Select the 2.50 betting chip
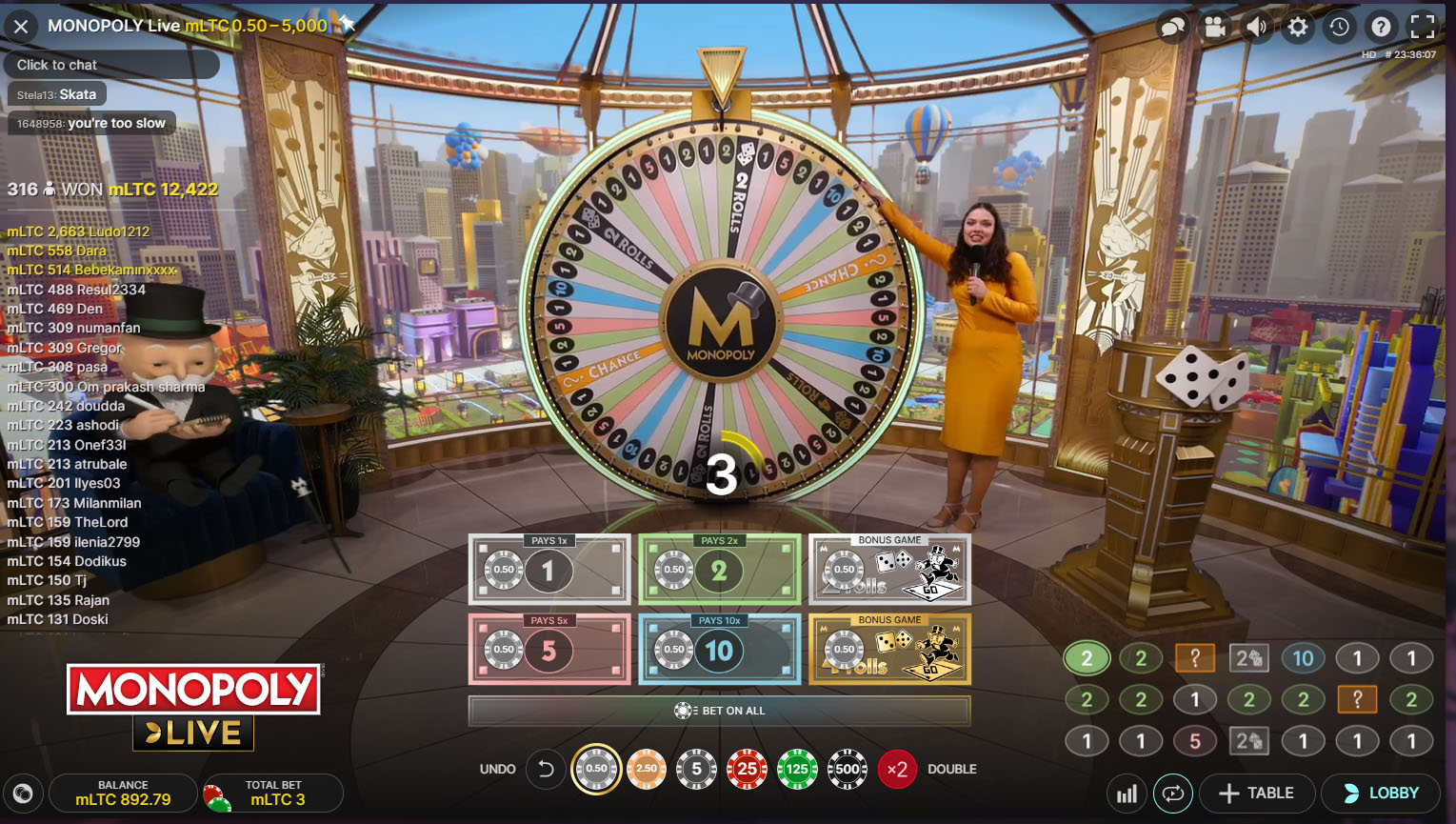The width and height of the screenshot is (1456, 824). point(646,769)
